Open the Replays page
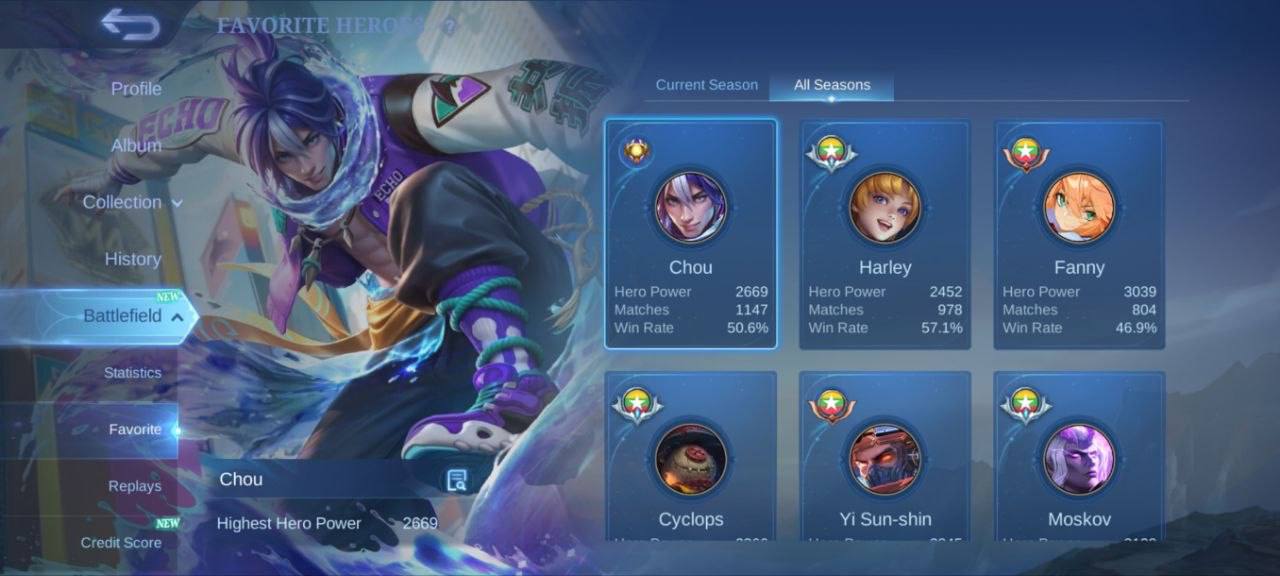Screen dimensions: 1280x576 coord(134,486)
